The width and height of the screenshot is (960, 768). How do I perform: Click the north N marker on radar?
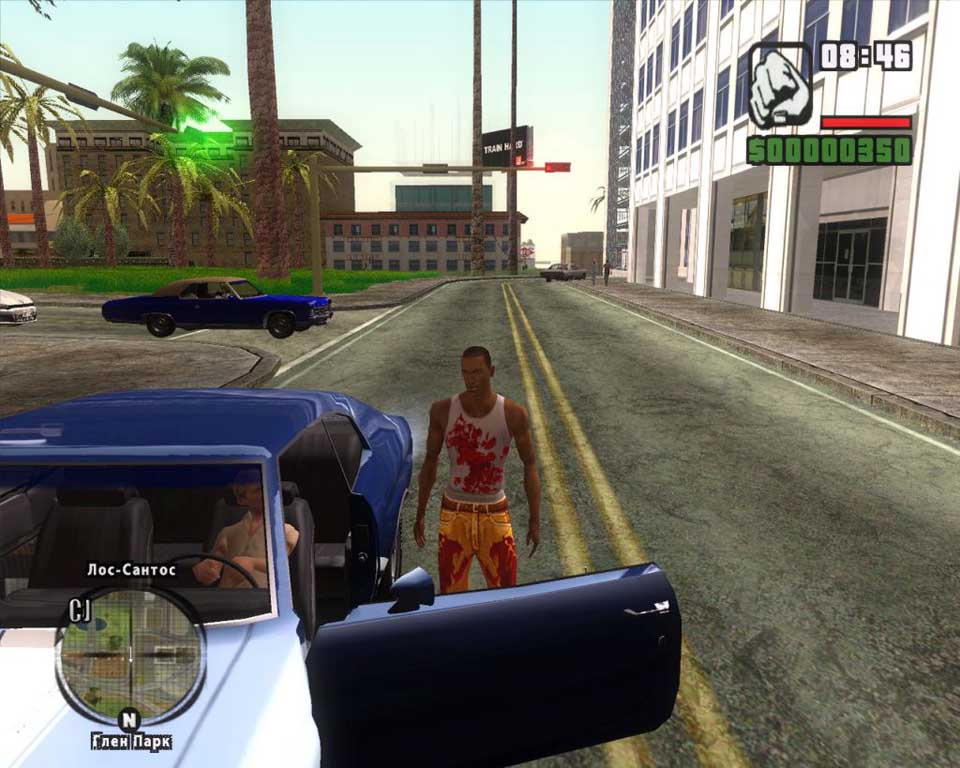click(x=129, y=719)
